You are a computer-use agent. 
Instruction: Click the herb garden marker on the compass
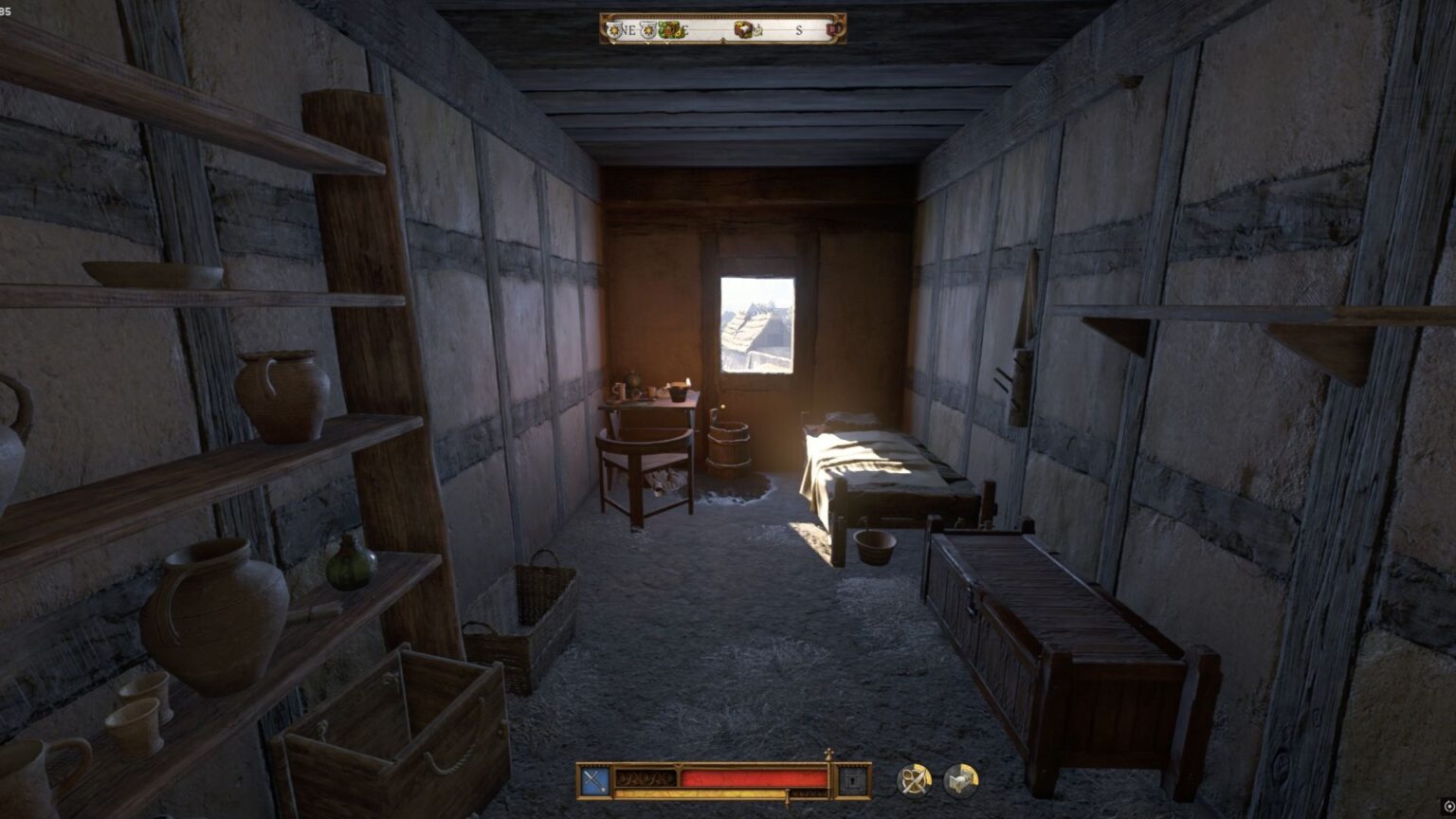(x=669, y=29)
